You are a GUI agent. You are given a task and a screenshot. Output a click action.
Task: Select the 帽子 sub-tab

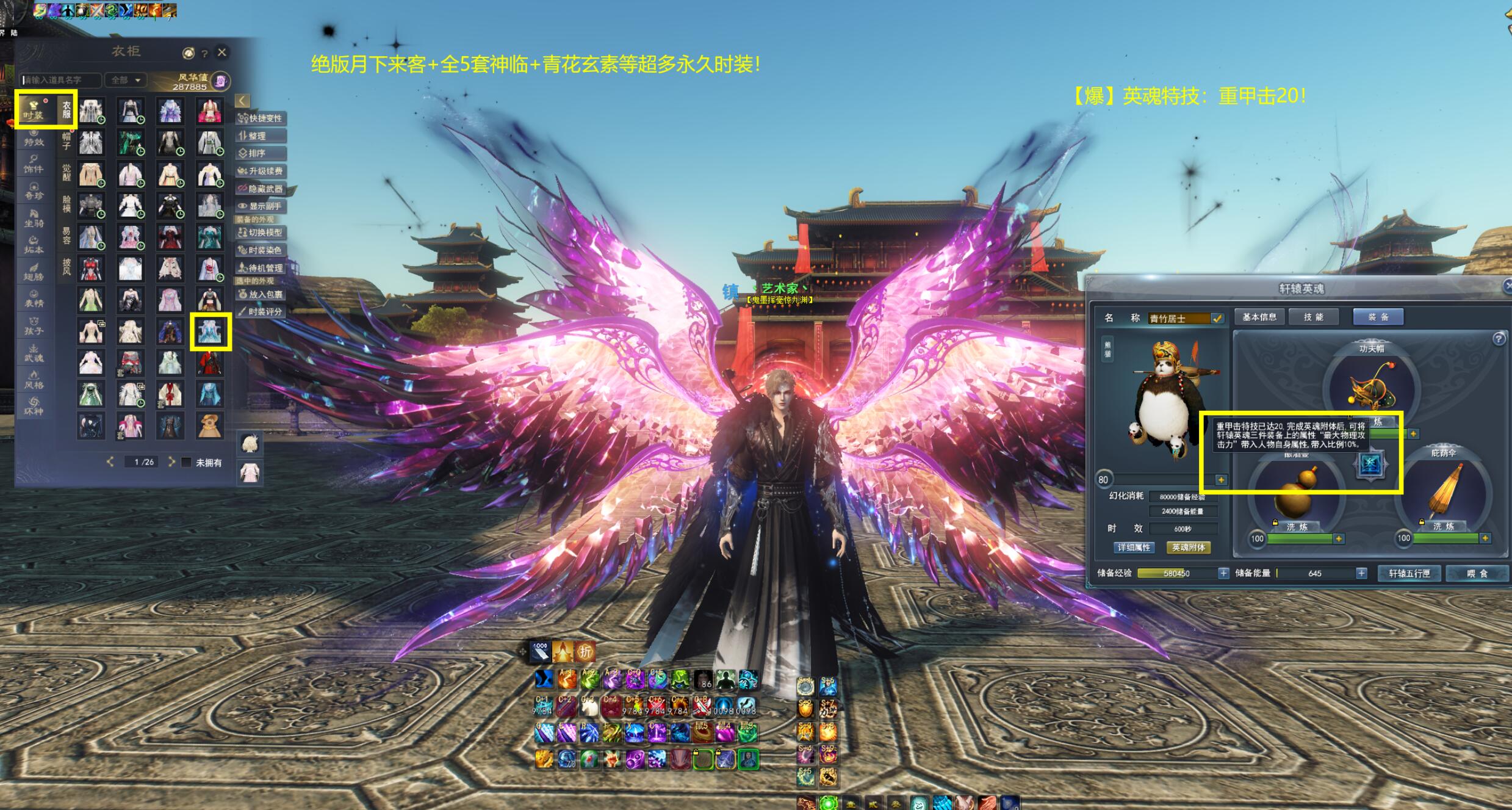(67, 141)
